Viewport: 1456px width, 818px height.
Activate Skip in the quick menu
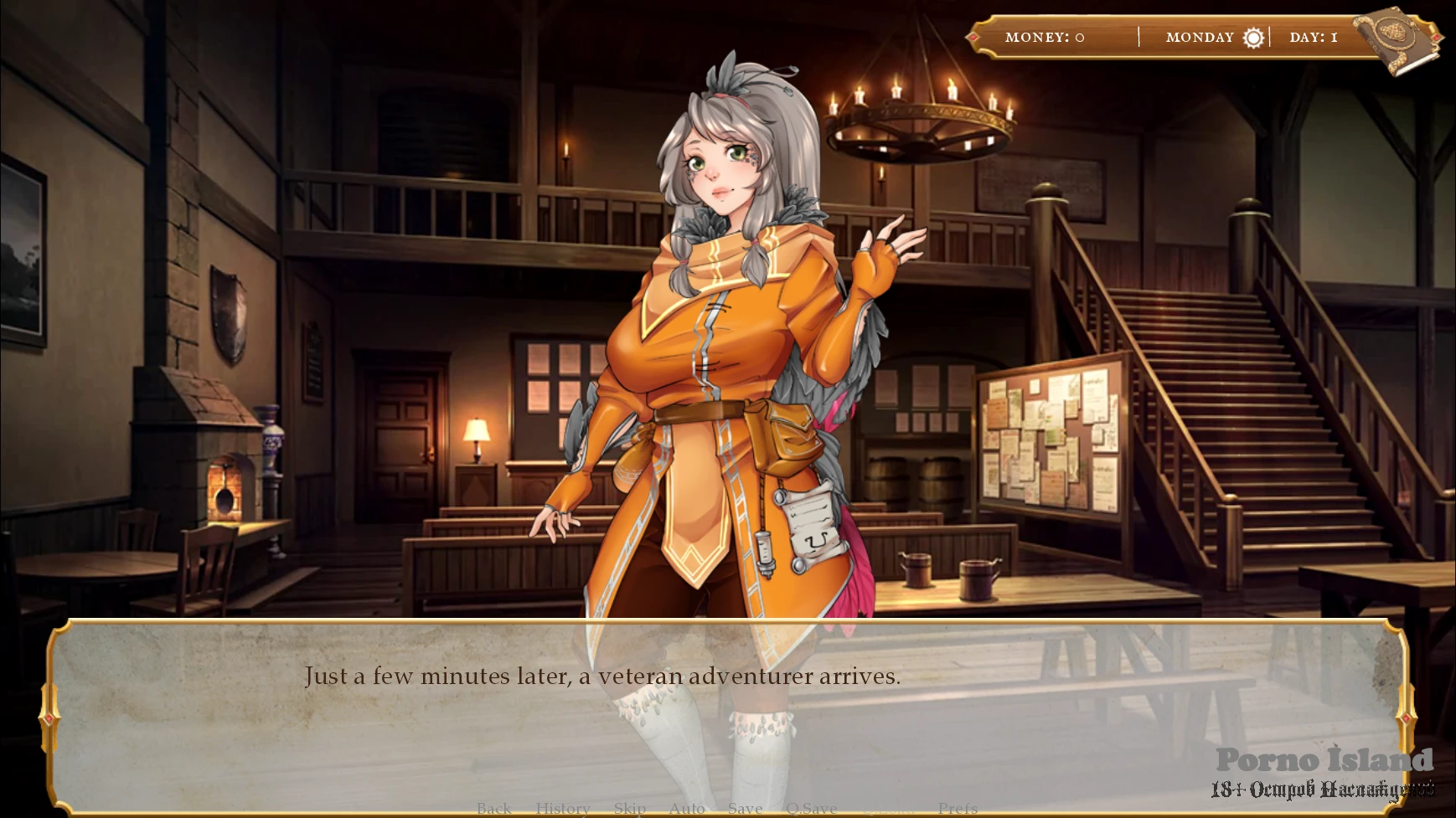(629, 808)
